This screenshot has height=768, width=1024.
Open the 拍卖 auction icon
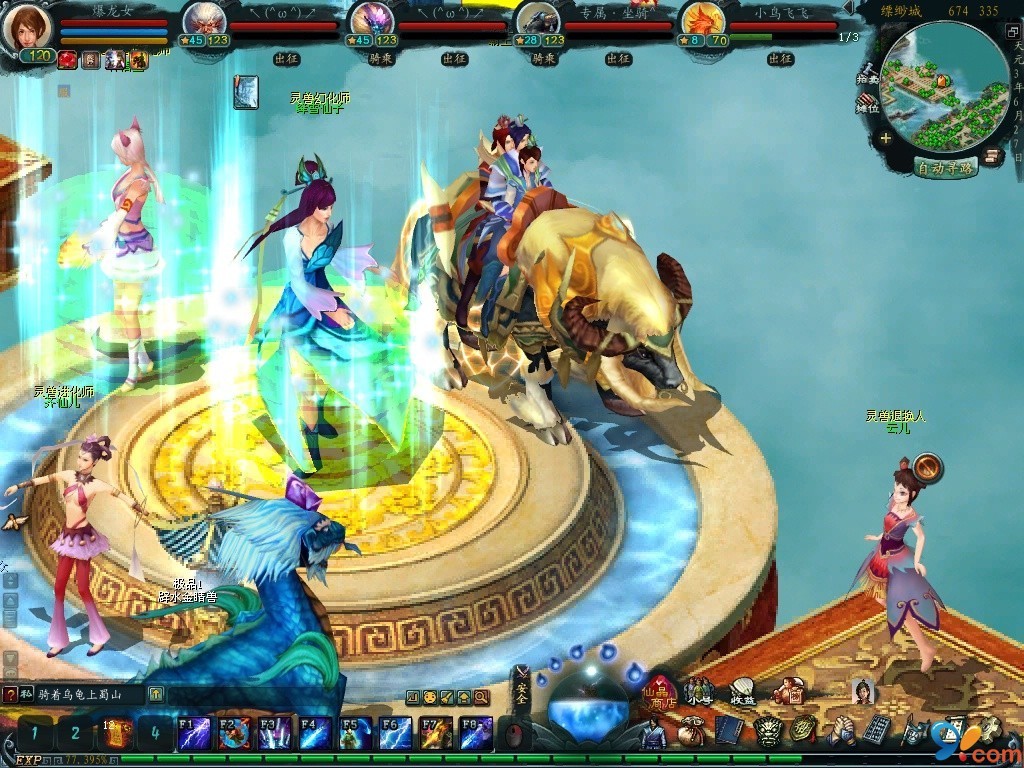(867, 74)
